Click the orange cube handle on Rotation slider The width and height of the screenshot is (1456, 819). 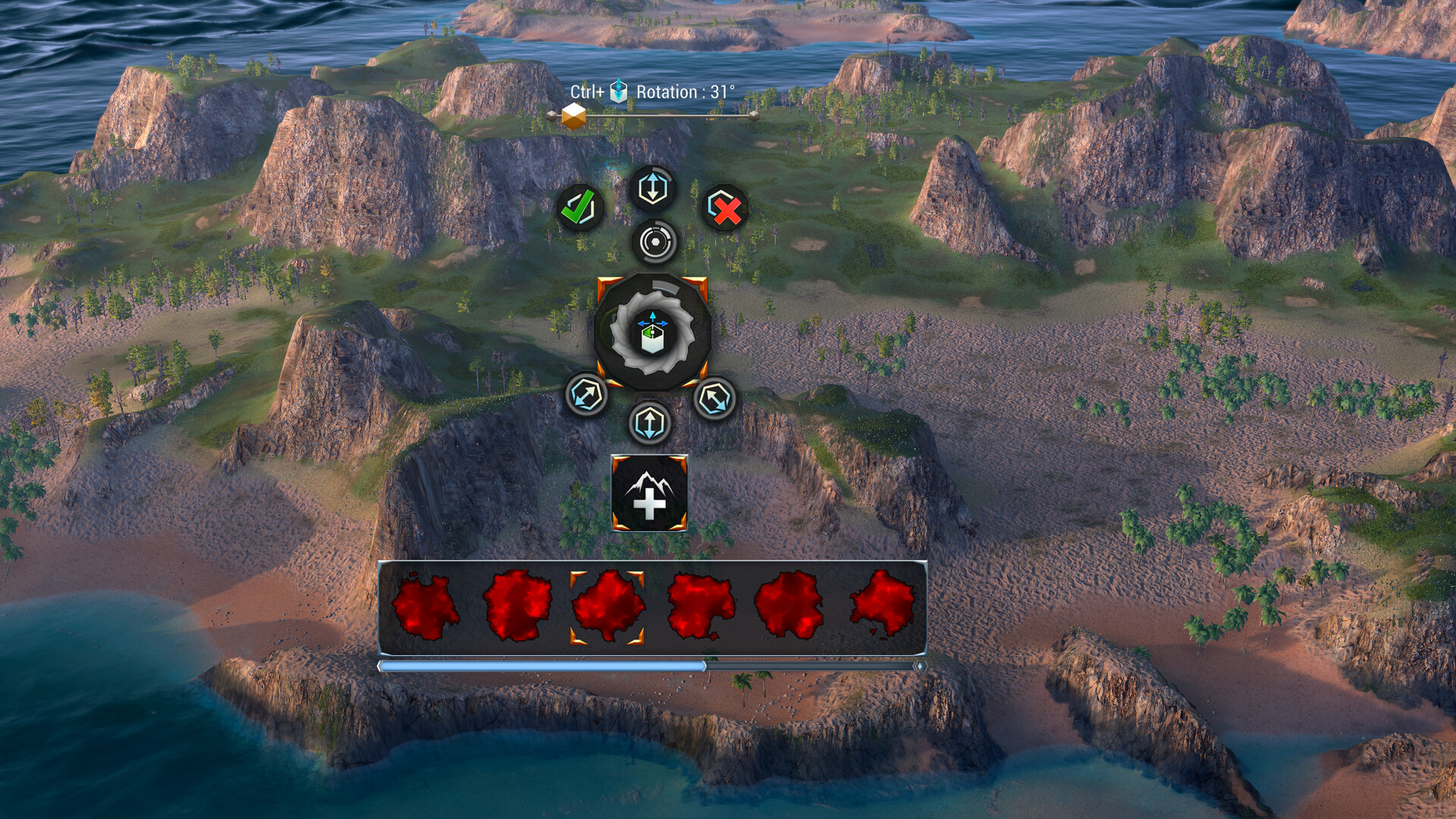click(x=574, y=116)
